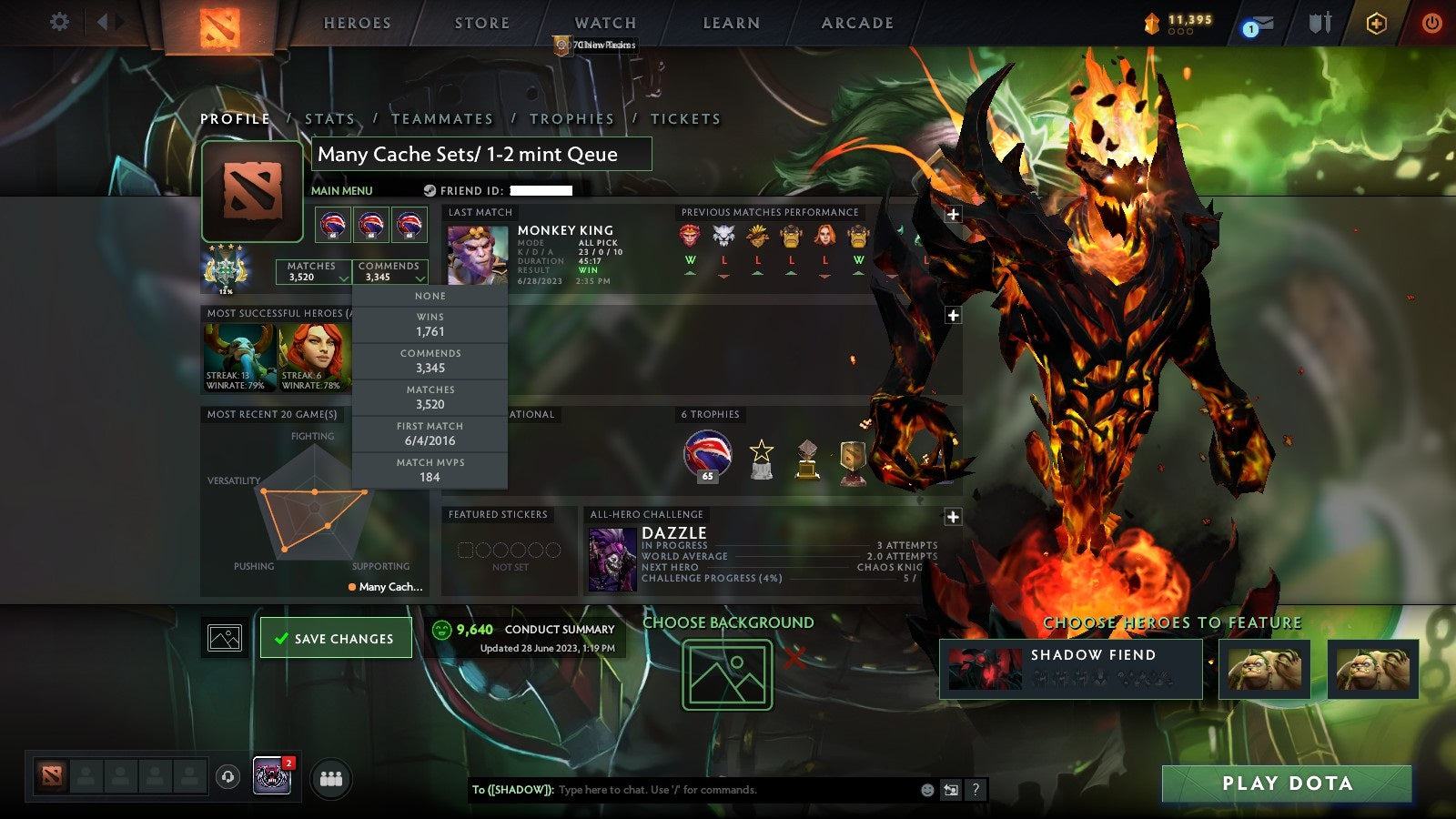Click the chat input field

(x=692, y=790)
